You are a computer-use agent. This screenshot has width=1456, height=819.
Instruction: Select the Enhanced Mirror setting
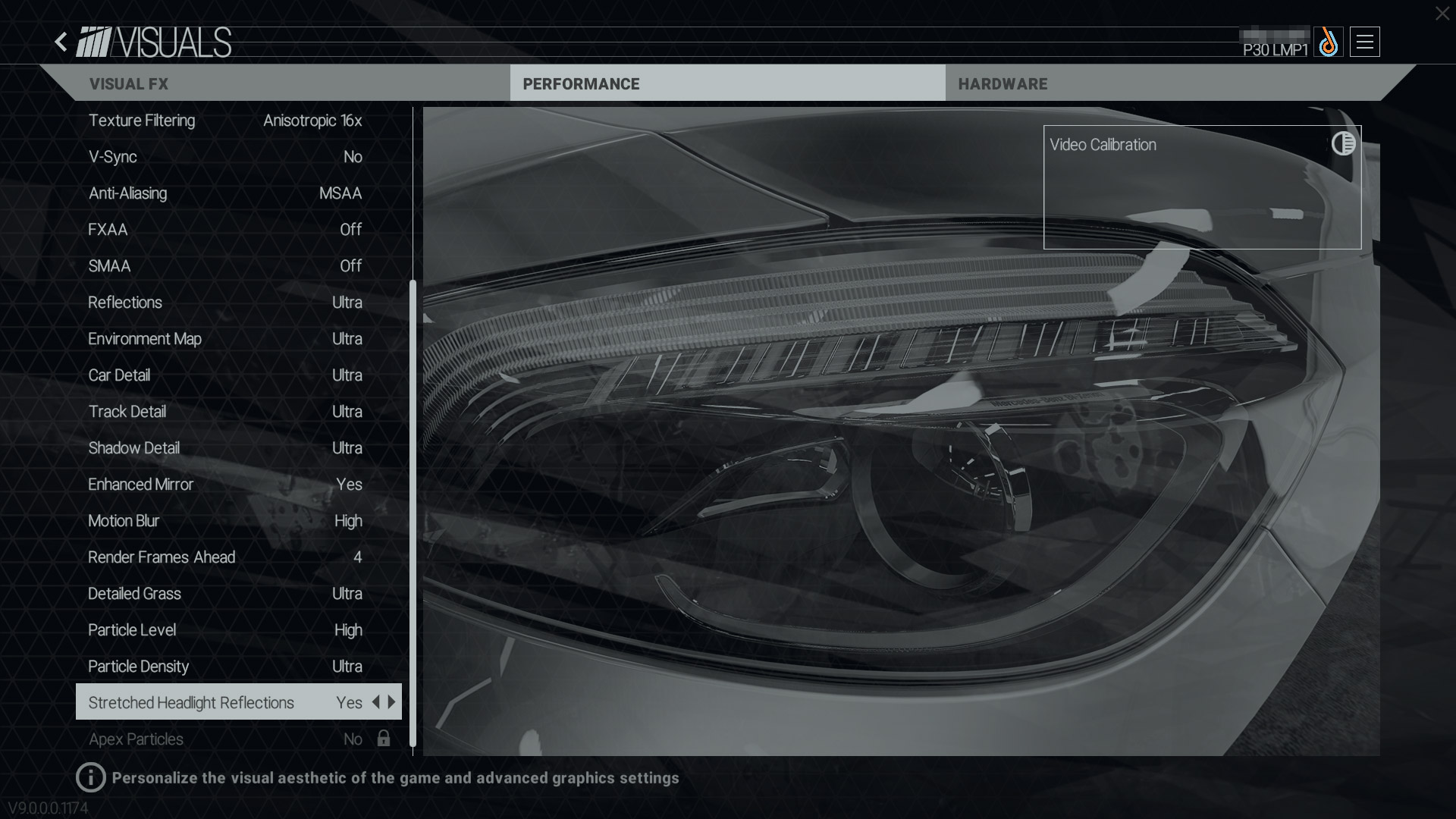point(225,485)
